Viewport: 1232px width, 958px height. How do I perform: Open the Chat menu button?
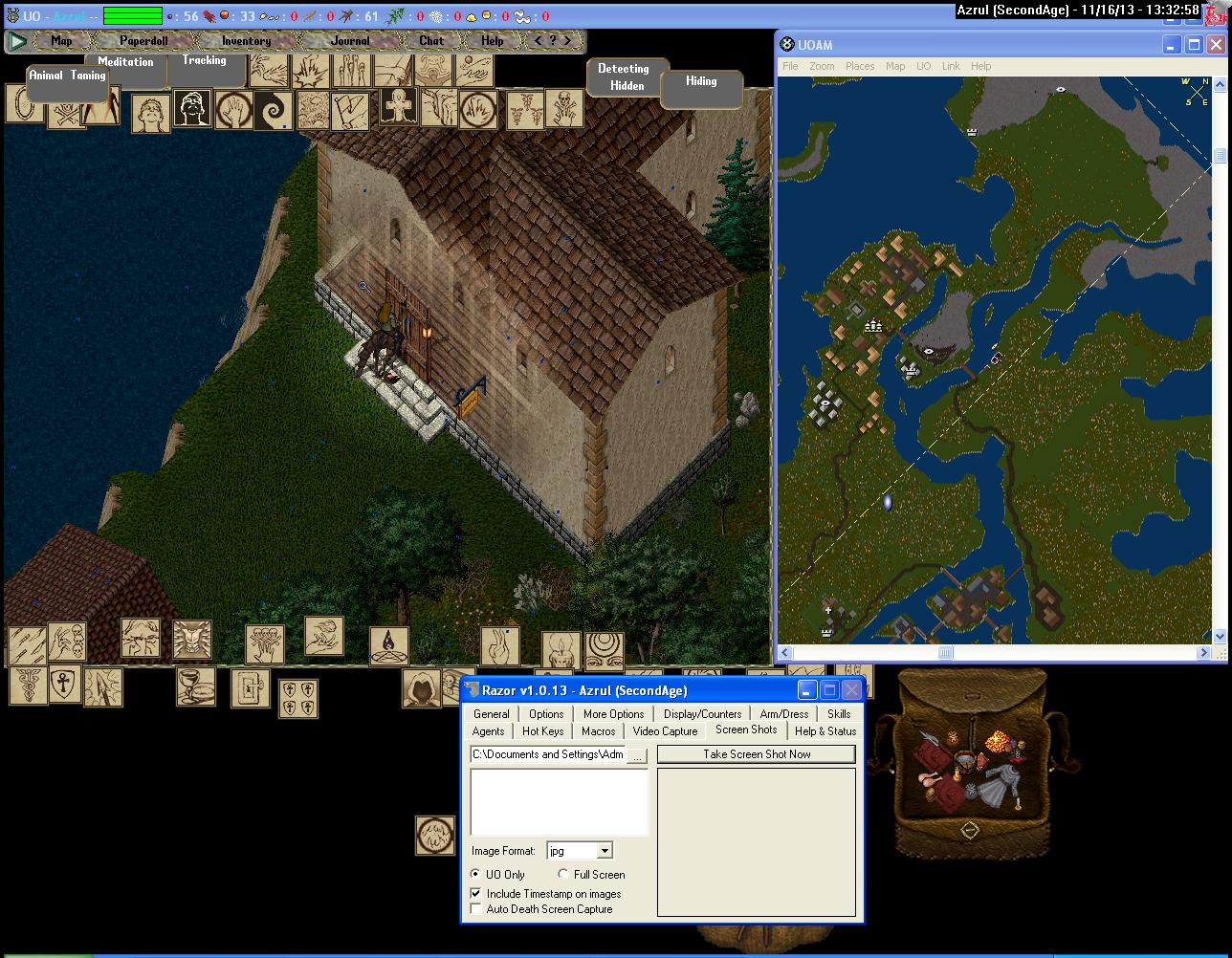tap(431, 41)
